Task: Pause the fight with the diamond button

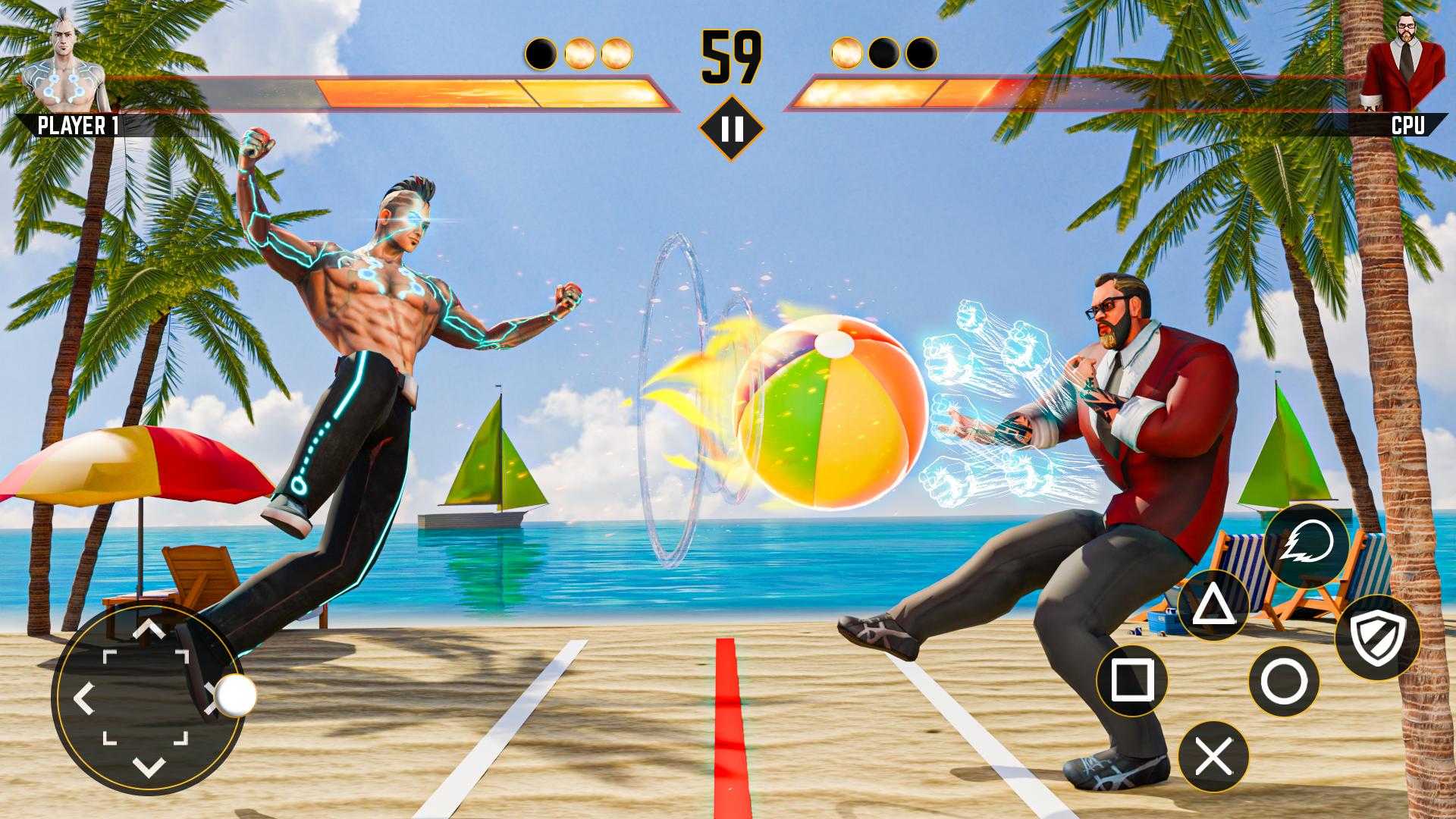Action: pos(732,129)
